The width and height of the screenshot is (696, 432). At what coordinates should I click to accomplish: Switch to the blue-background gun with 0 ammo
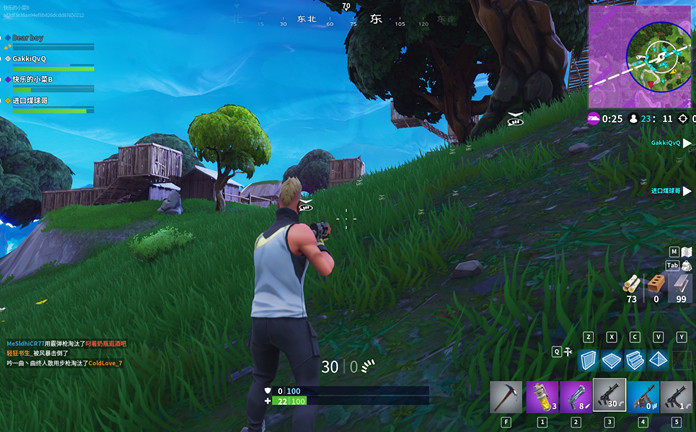643,398
